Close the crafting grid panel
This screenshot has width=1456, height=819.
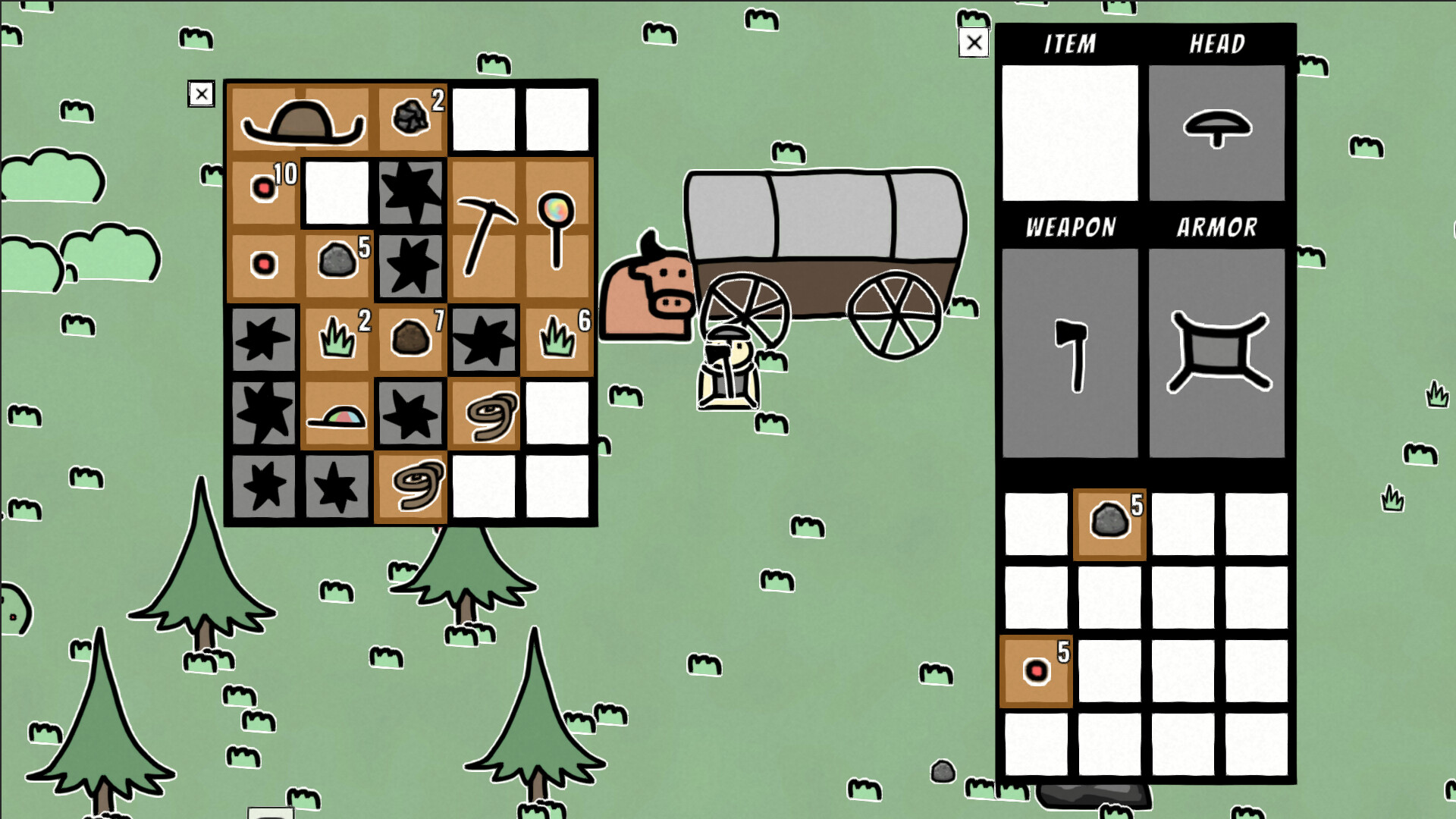pyautogui.click(x=201, y=94)
